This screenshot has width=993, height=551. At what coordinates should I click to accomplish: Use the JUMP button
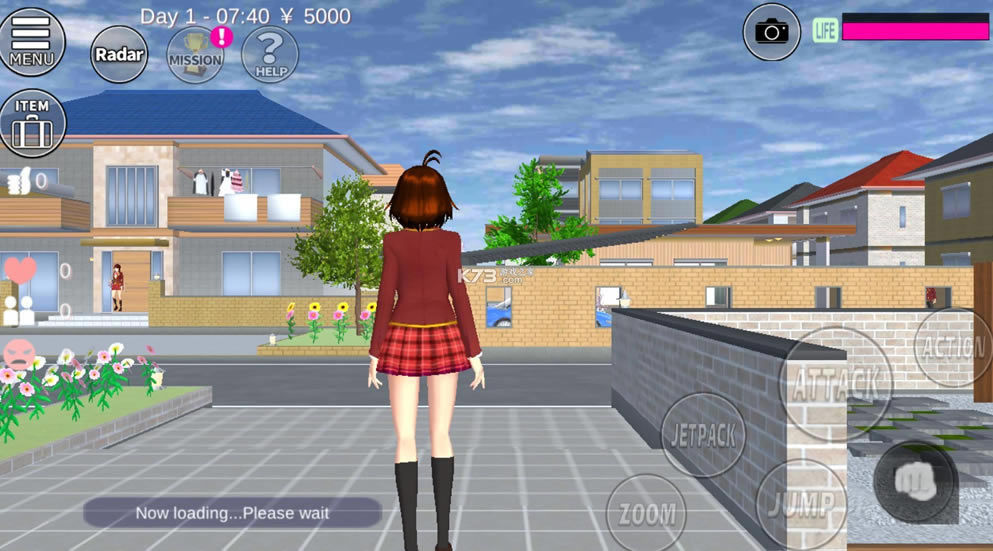pyautogui.click(x=801, y=504)
